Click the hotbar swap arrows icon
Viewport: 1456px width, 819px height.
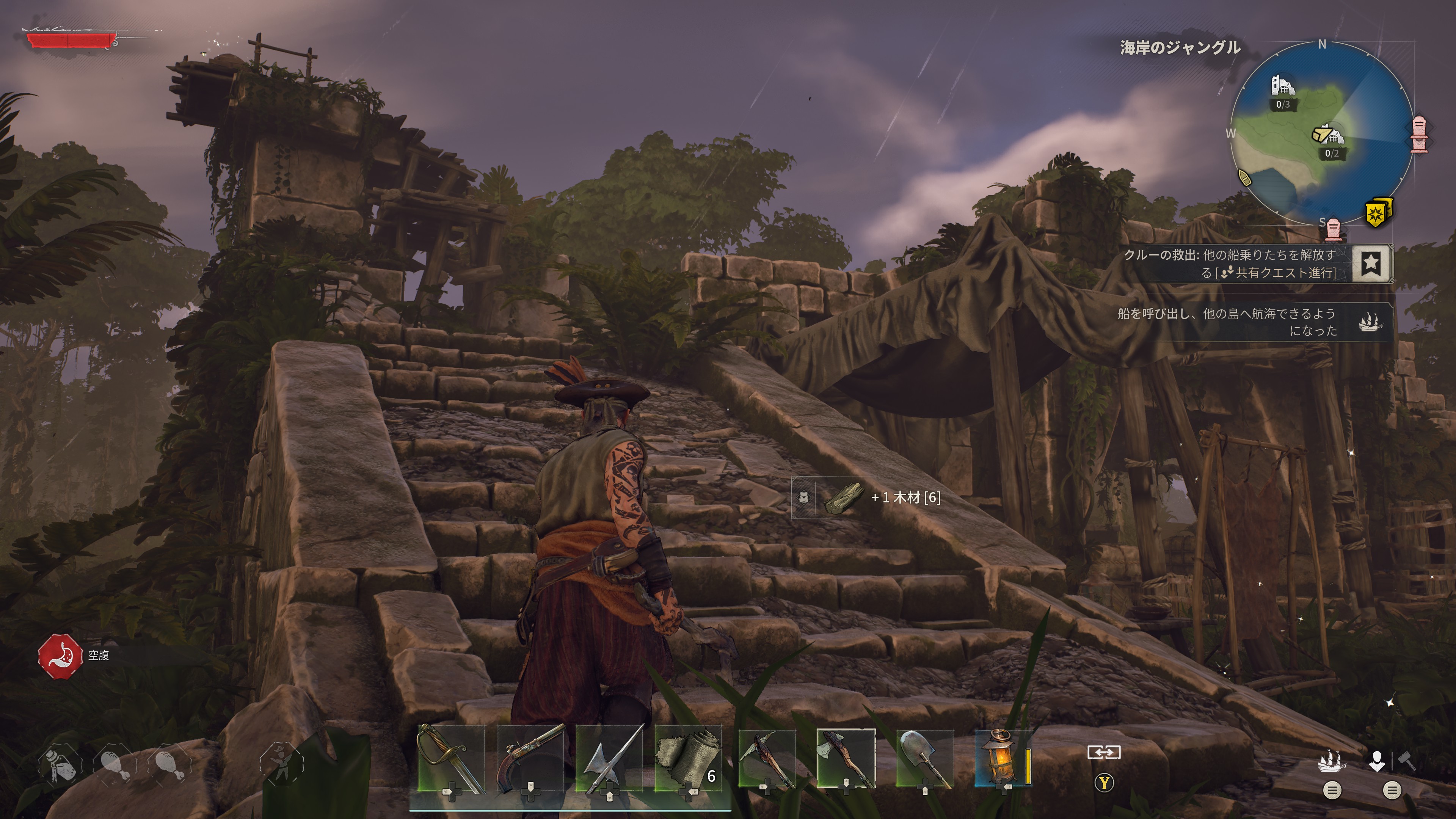pyautogui.click(x=1104, y=752)
